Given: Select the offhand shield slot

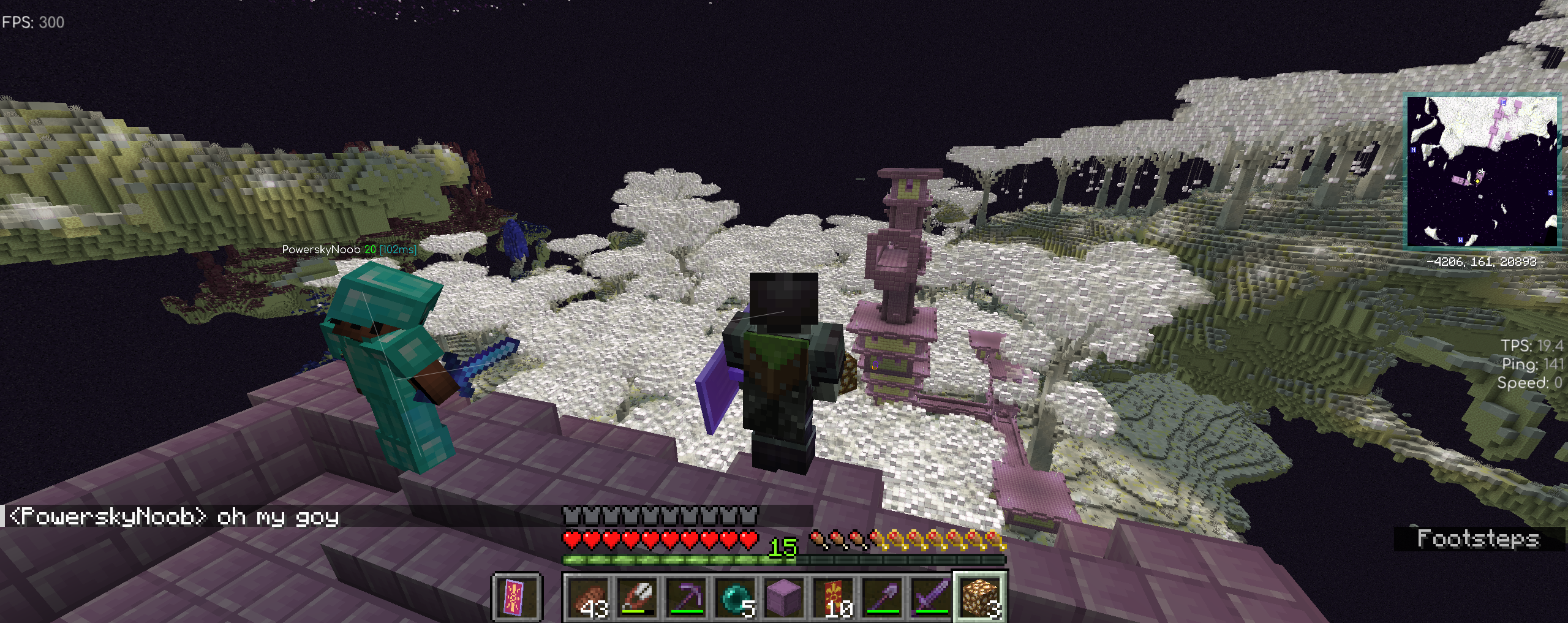Looking at the screenshot, I should click(x=516, y=597).
